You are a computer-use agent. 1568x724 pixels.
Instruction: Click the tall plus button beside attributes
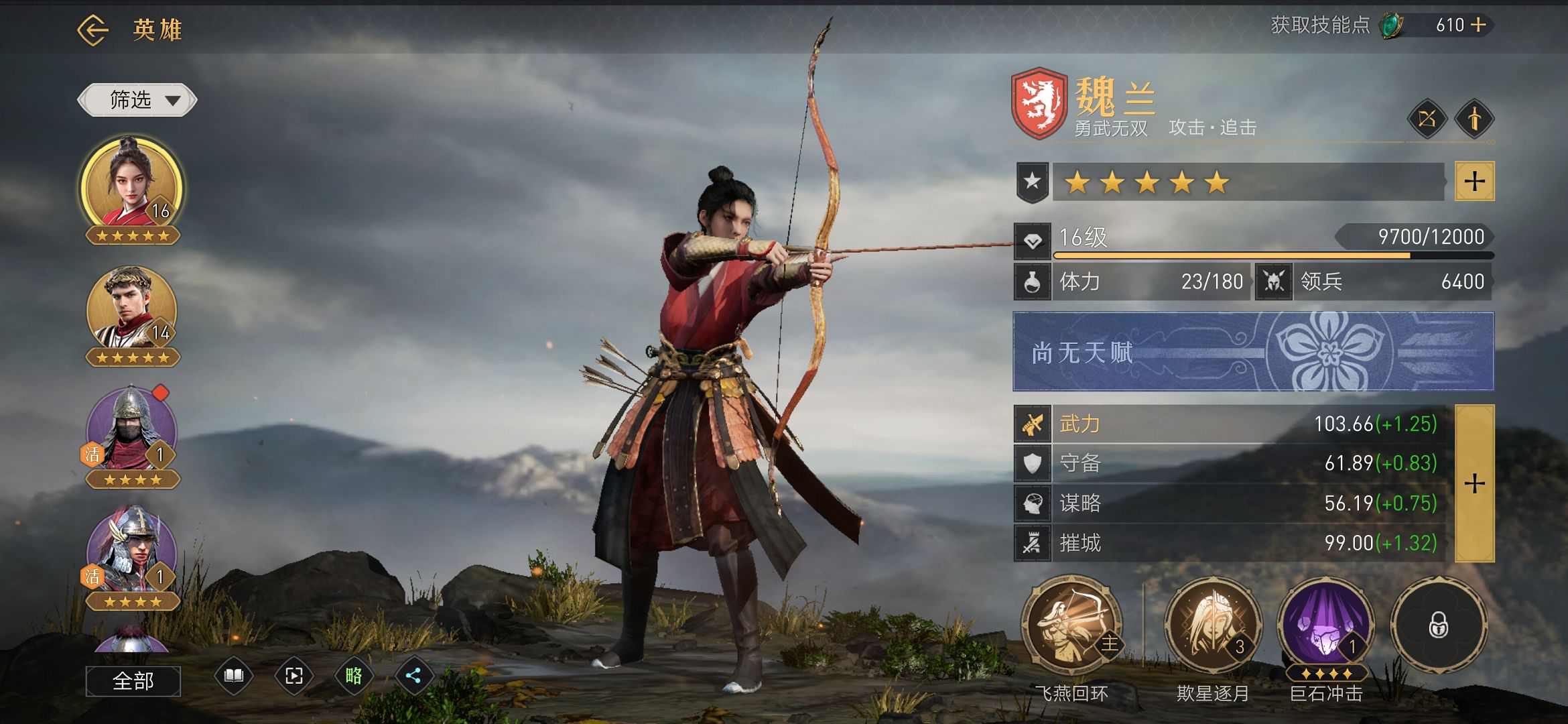pos(1474,483)
